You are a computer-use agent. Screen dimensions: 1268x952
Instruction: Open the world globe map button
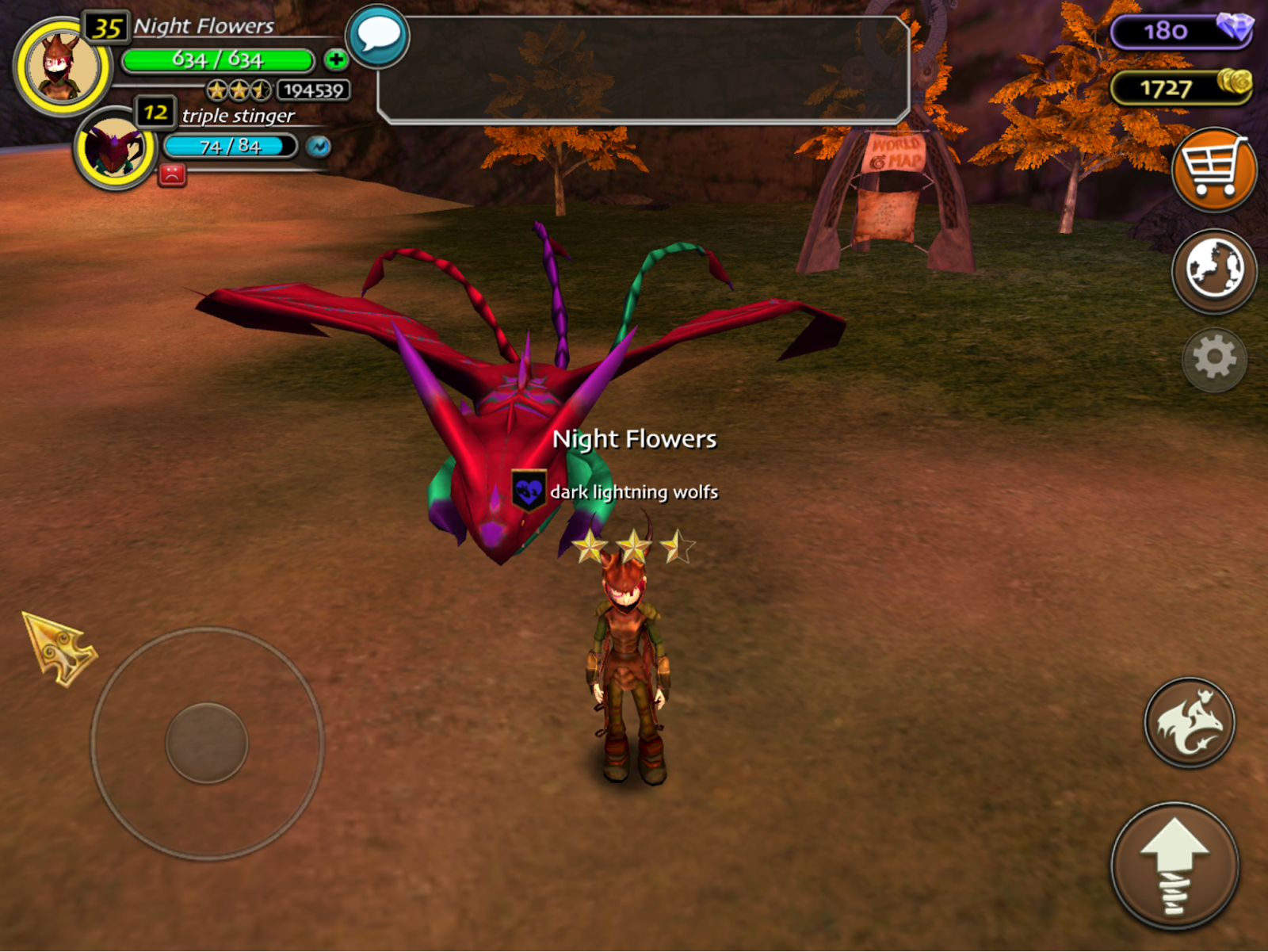point(1213,270)
